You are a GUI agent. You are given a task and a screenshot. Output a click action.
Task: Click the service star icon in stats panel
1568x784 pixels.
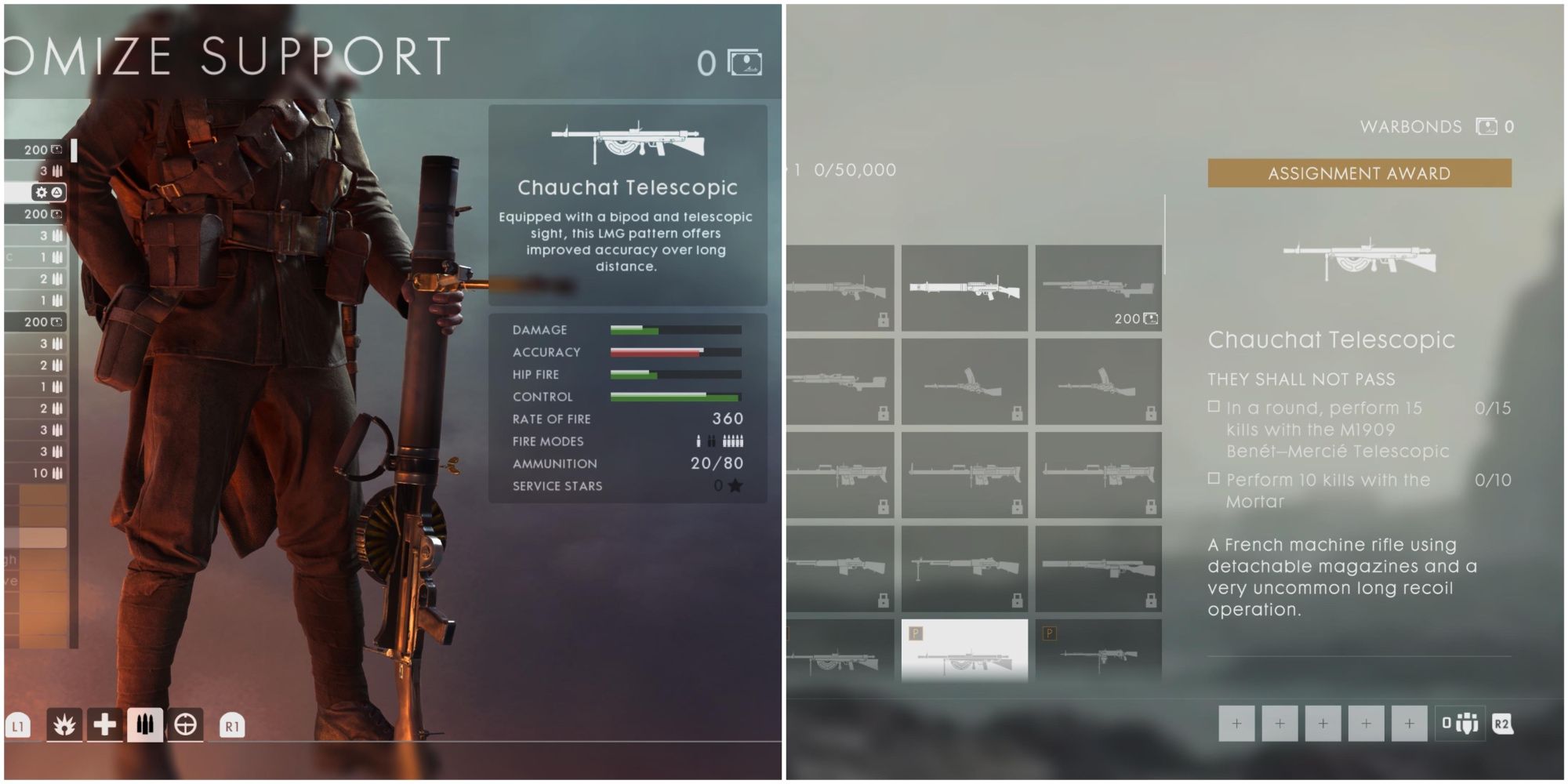735,486
